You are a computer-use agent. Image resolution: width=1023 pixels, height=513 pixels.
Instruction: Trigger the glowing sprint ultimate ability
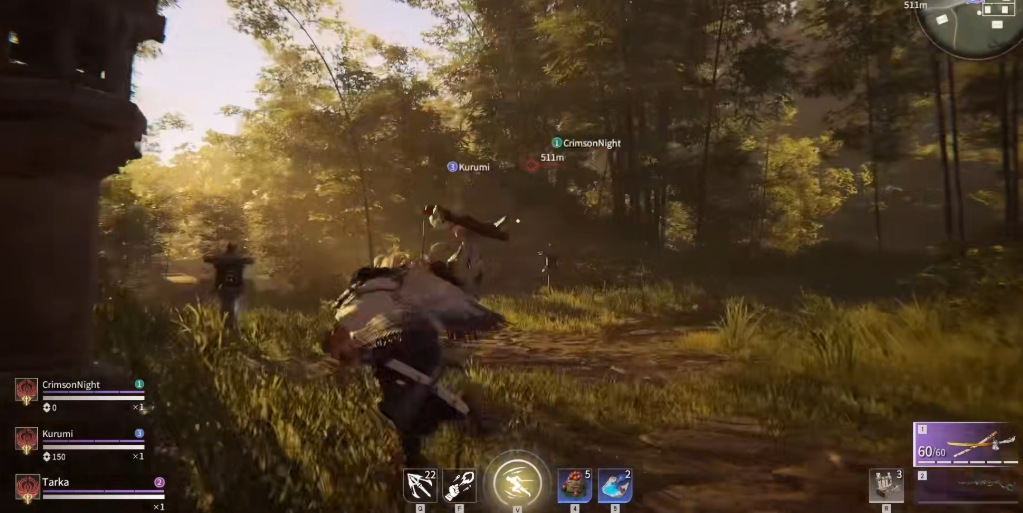pos(517,483)
